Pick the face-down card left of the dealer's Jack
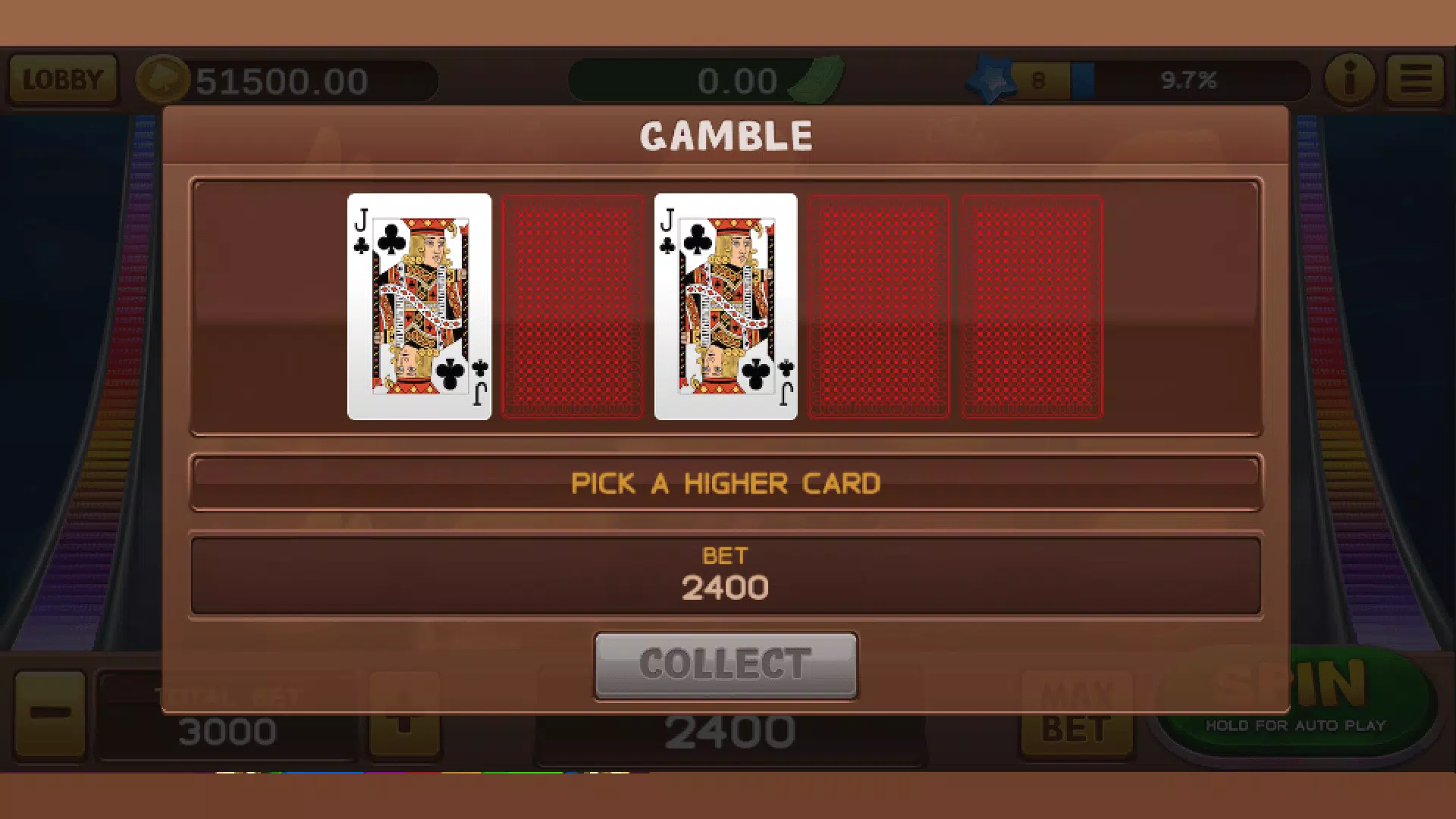 click(x=574, y=306)
